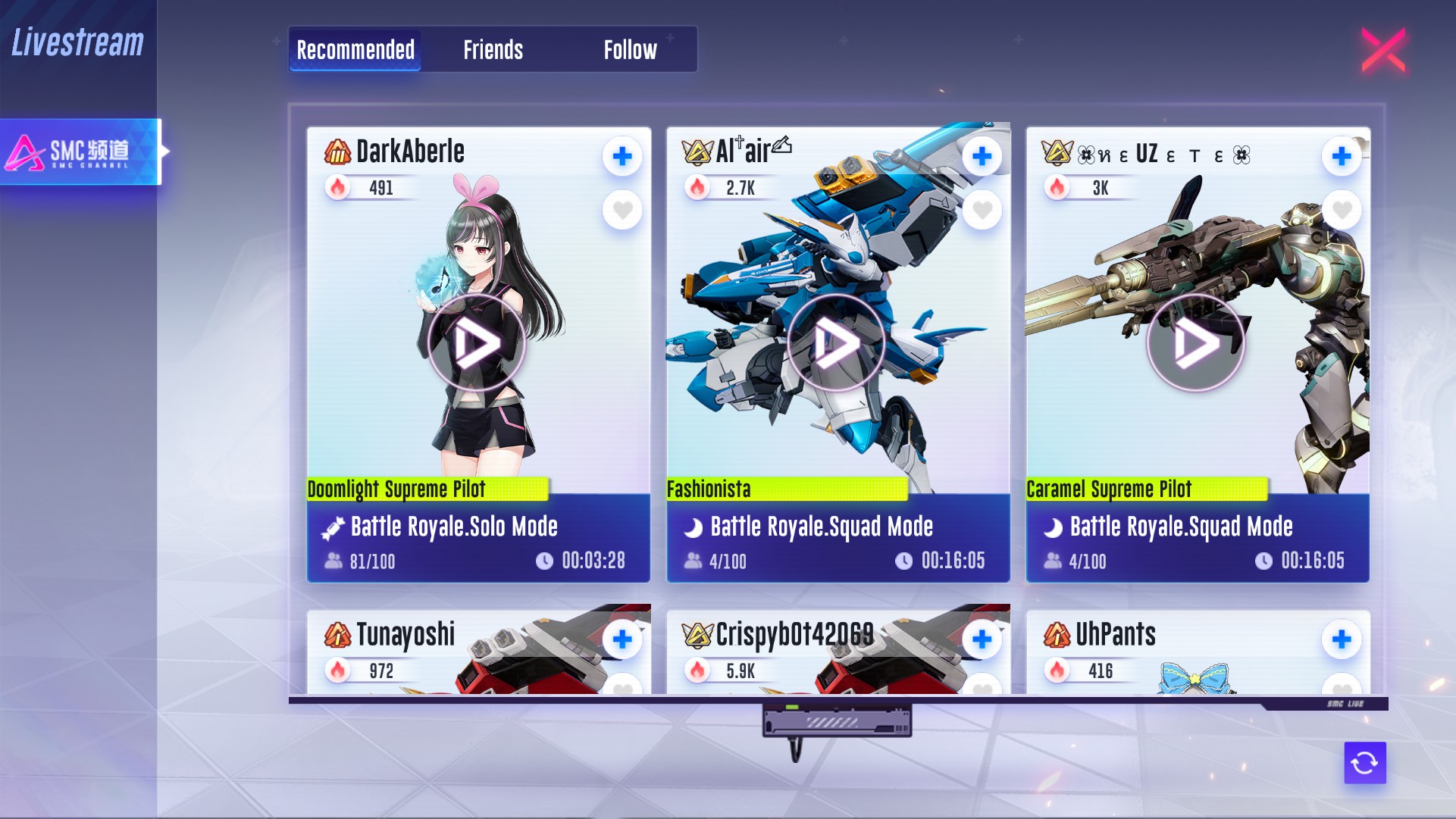Follow DarkAberle with the plus button
1456x819 pixels.
622,156
